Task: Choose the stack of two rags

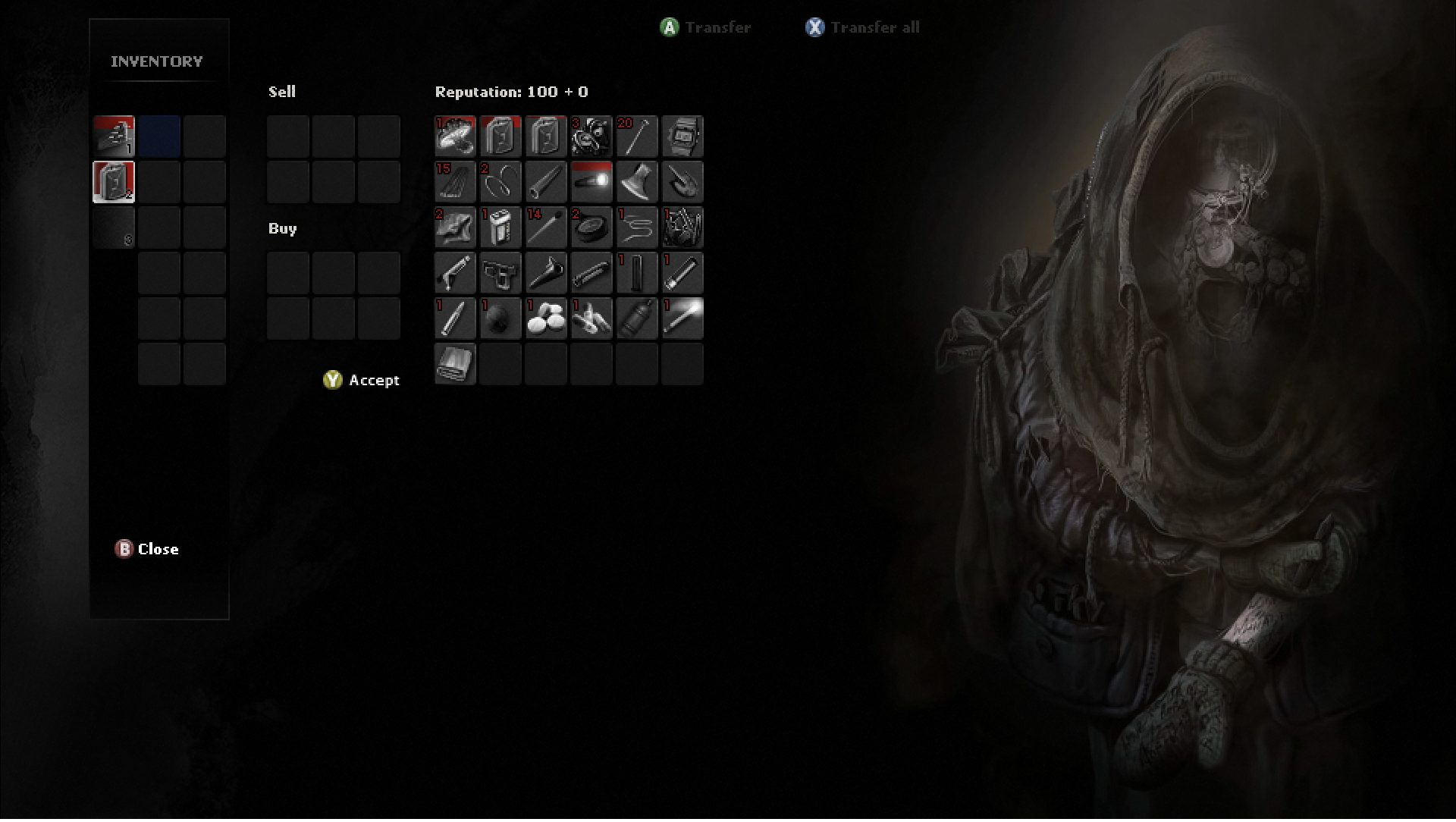Action: click(455, 227)
